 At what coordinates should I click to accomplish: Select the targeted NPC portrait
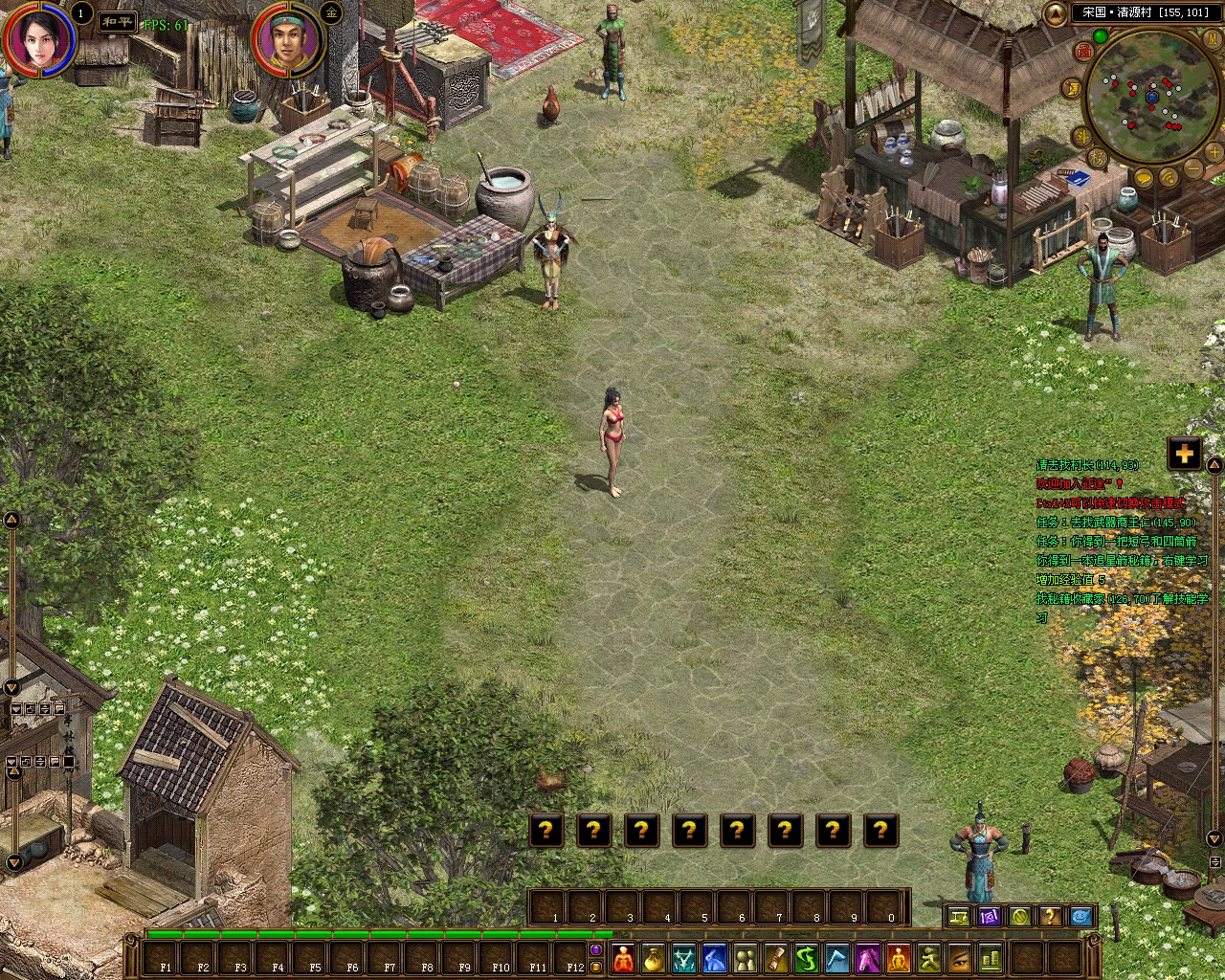pos(287,41)
